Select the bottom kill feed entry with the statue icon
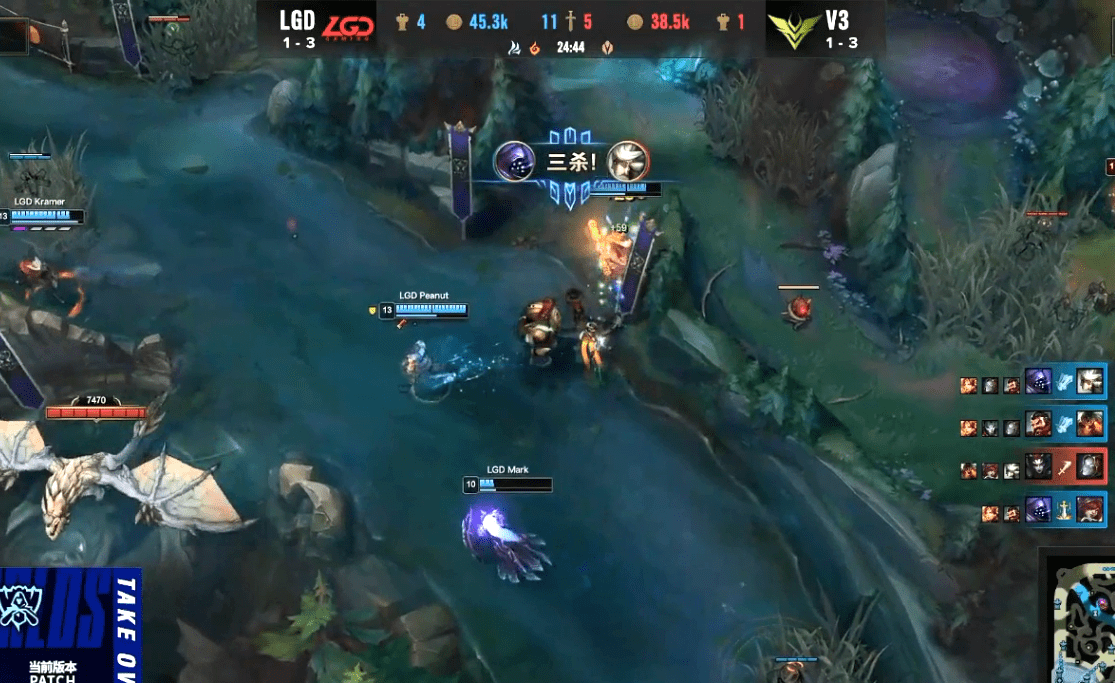The width and height of the screenshot is (1115, 683). (x=1065, y=512)
